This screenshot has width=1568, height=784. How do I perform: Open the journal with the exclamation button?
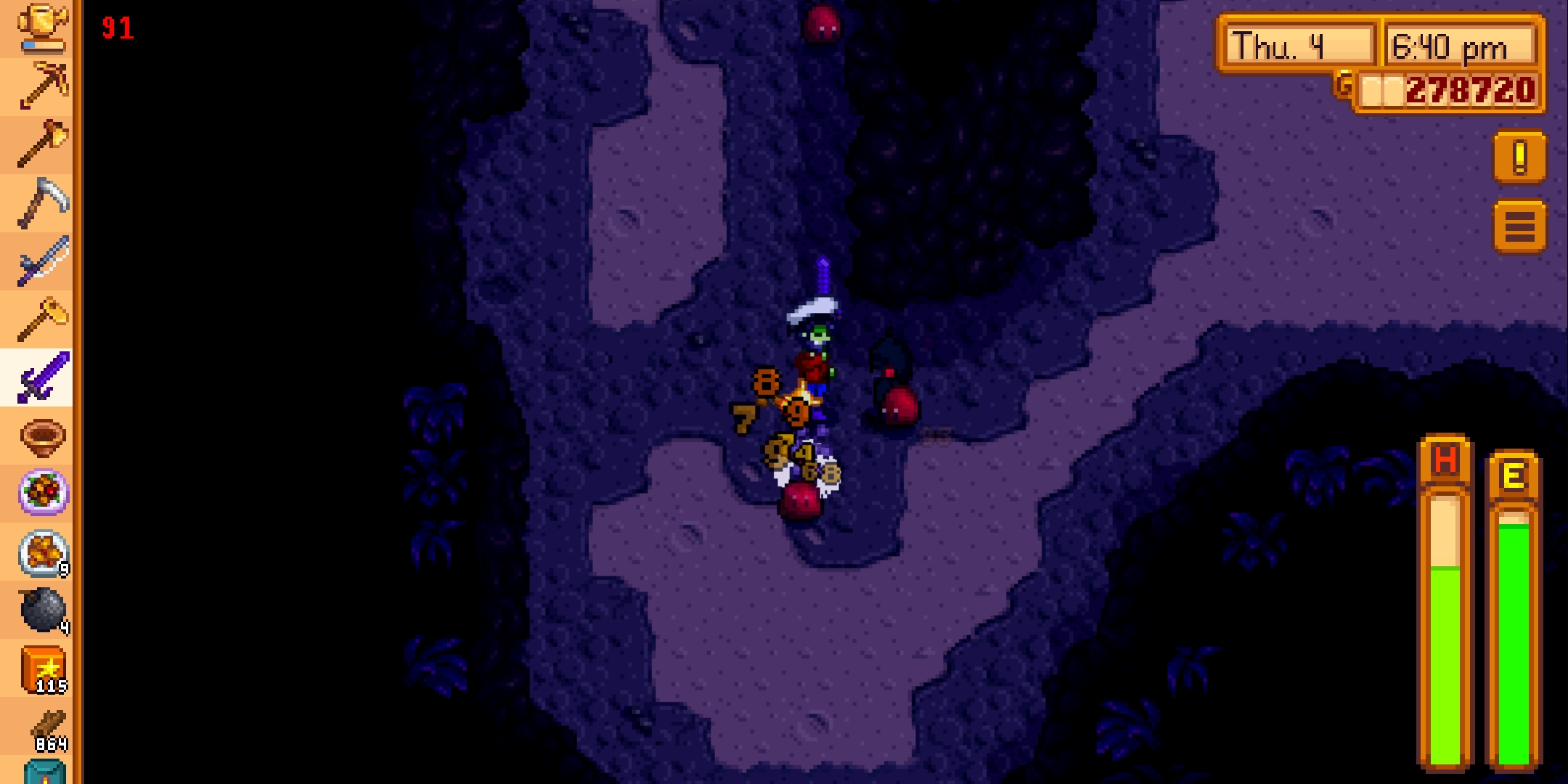(x=1519, y=158)
